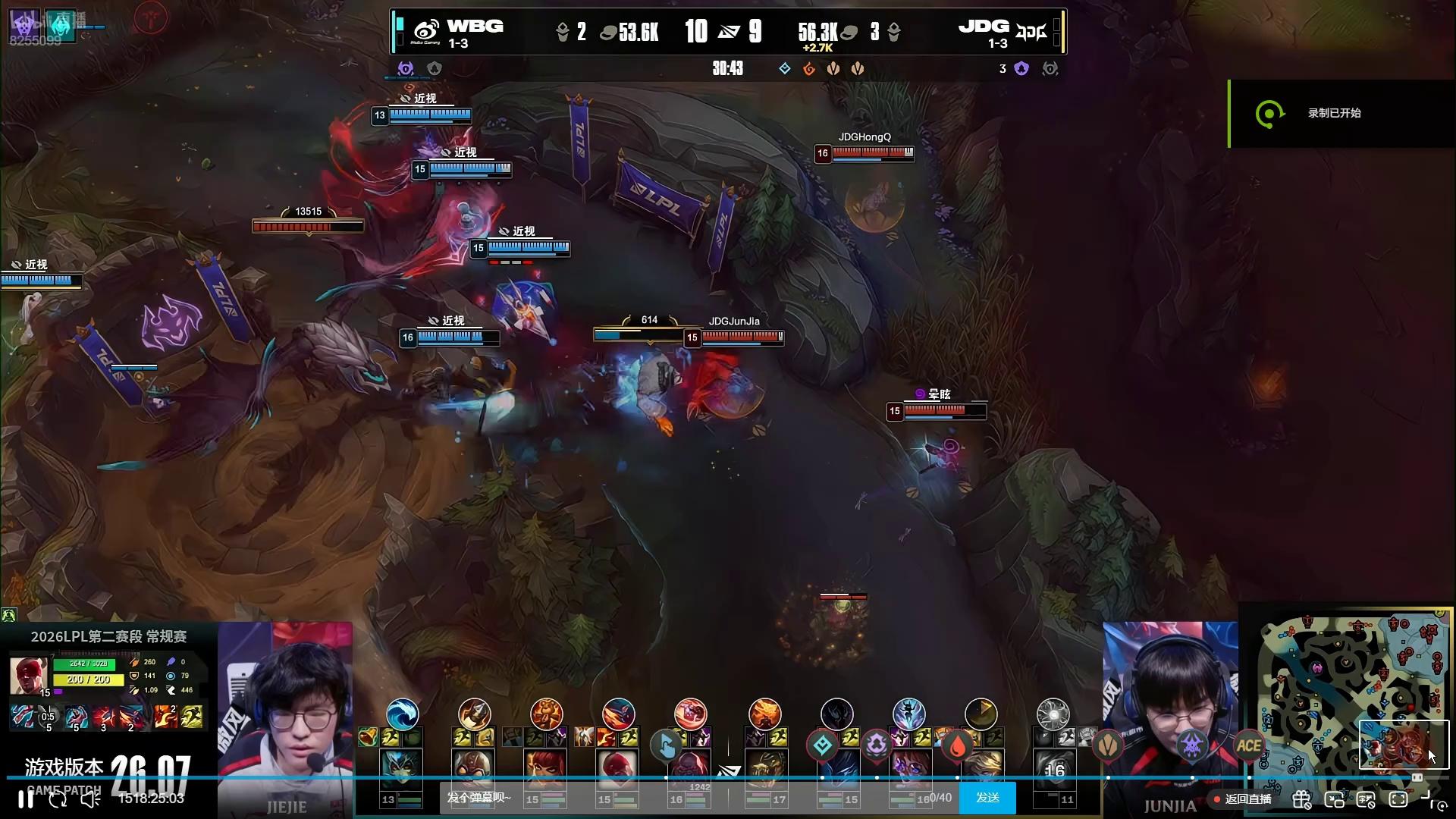Send the comment with the 发送 button

pyautogui.click(x=987, y=798)
